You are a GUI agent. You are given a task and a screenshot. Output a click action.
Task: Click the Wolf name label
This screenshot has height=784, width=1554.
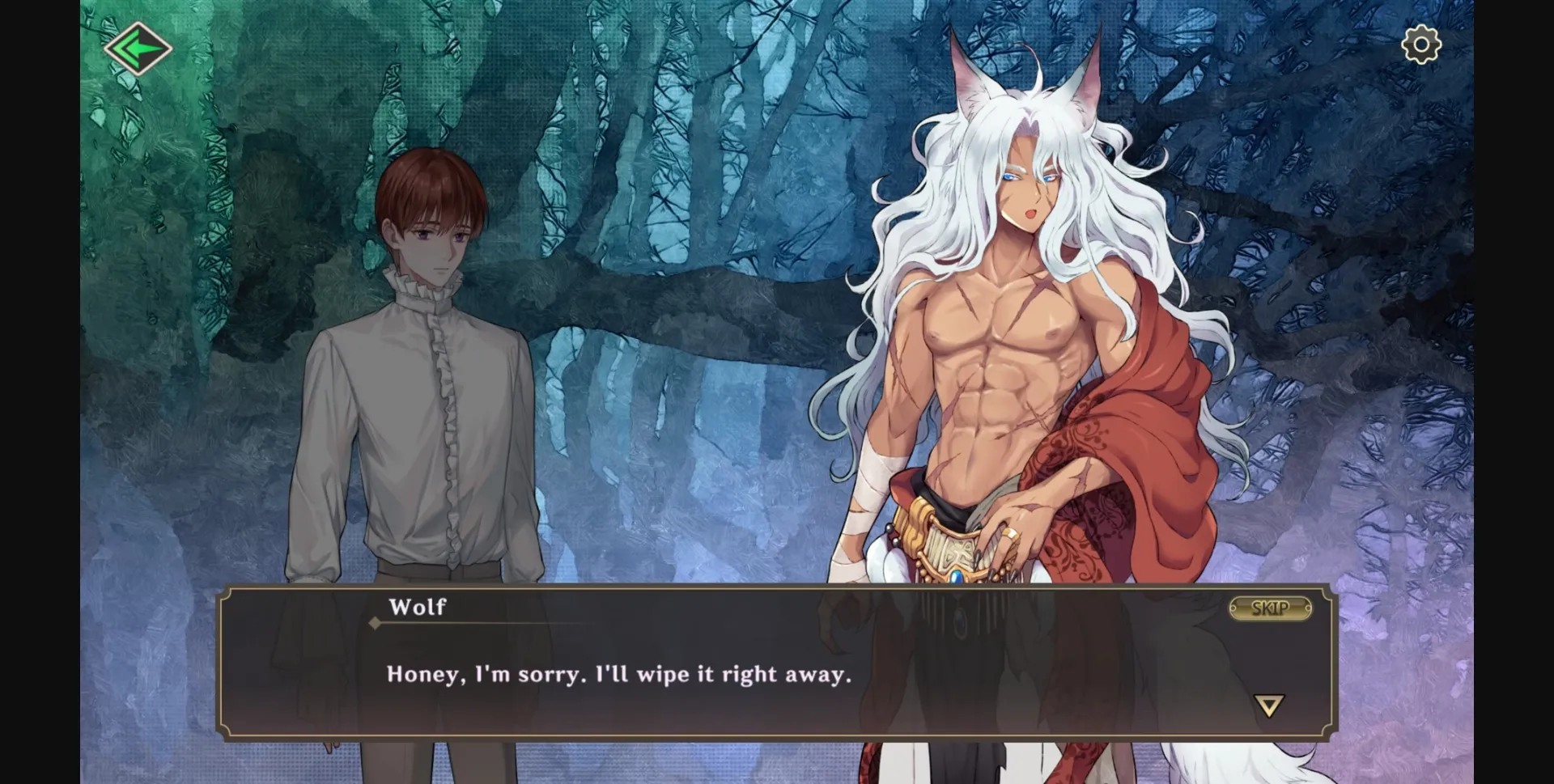point(418,607)
